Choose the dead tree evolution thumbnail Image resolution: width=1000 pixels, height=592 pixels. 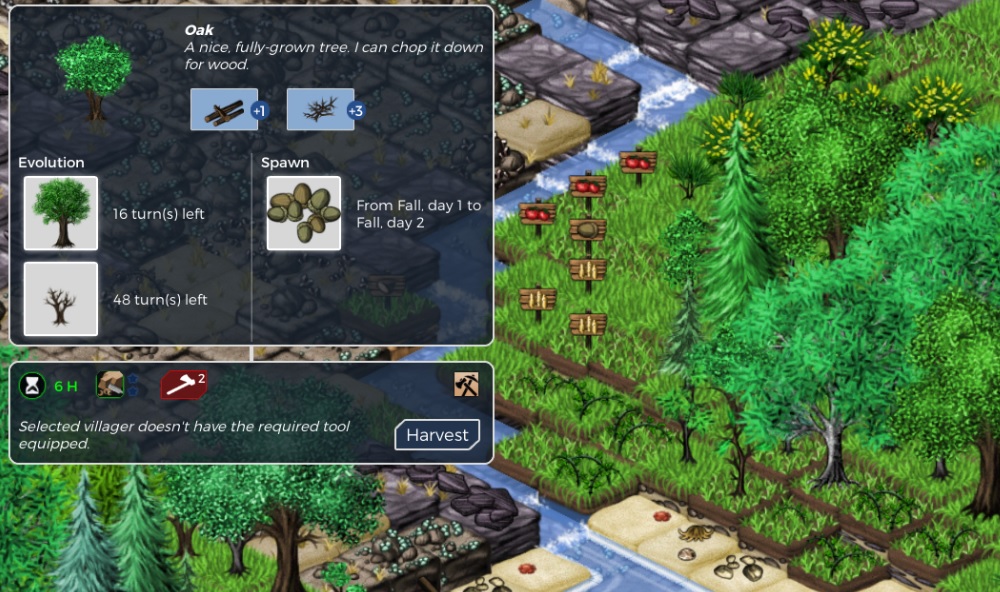point(61,299)
